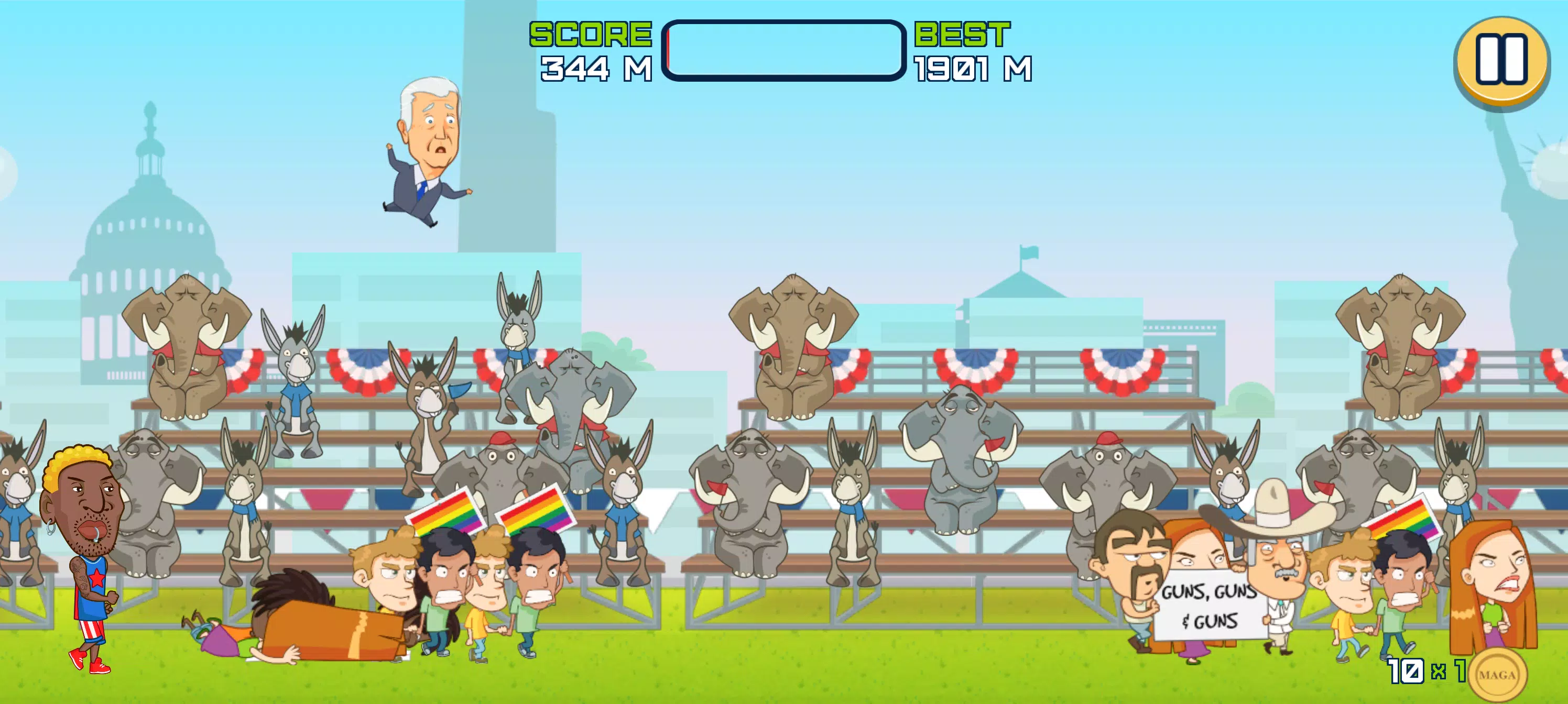The width and height of the screenshot is (1568, 704).
Task: Pause the game with the gold button
Action: pos(1501,60)
